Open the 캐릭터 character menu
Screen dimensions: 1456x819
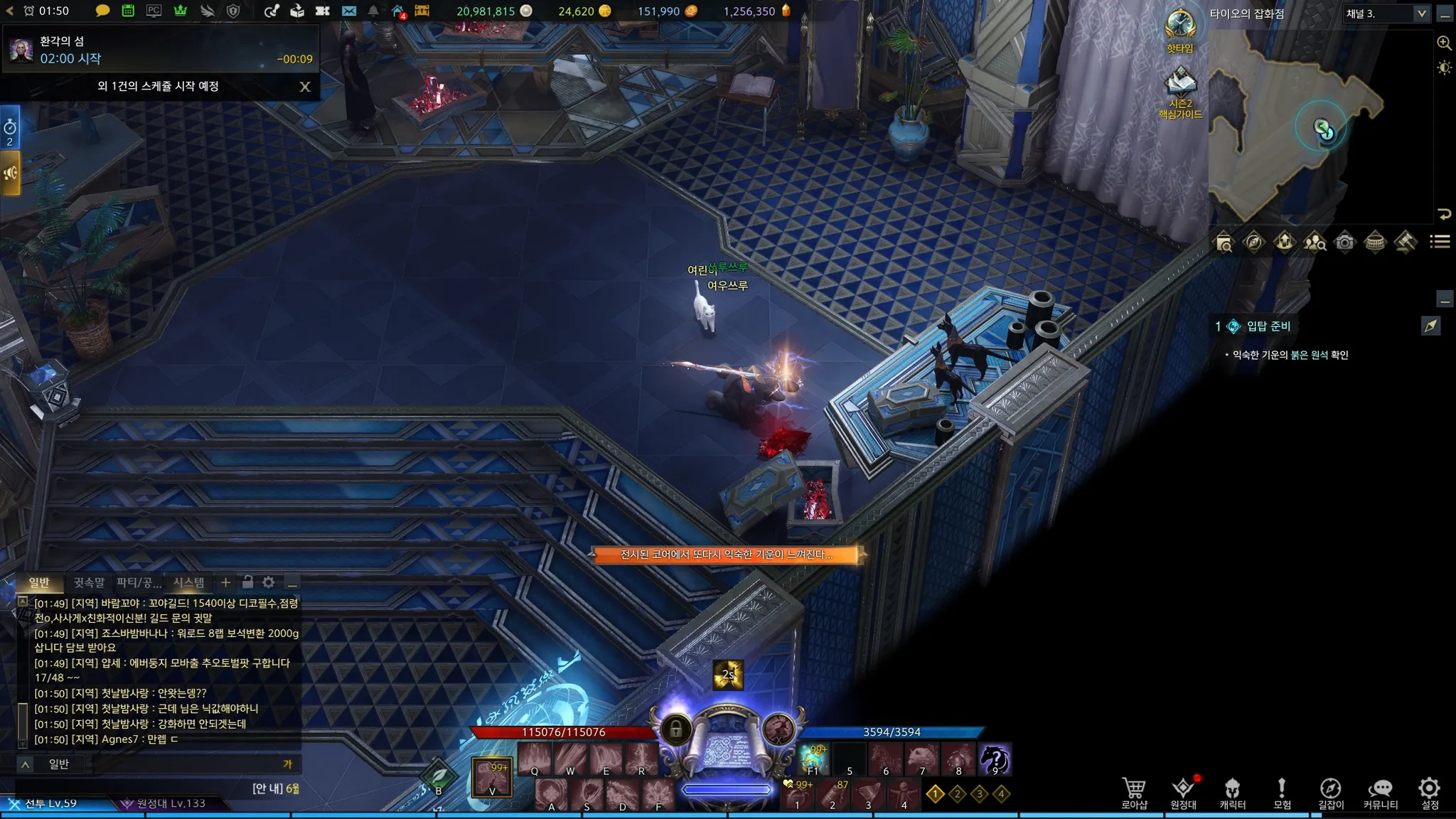pos(1232,793)
